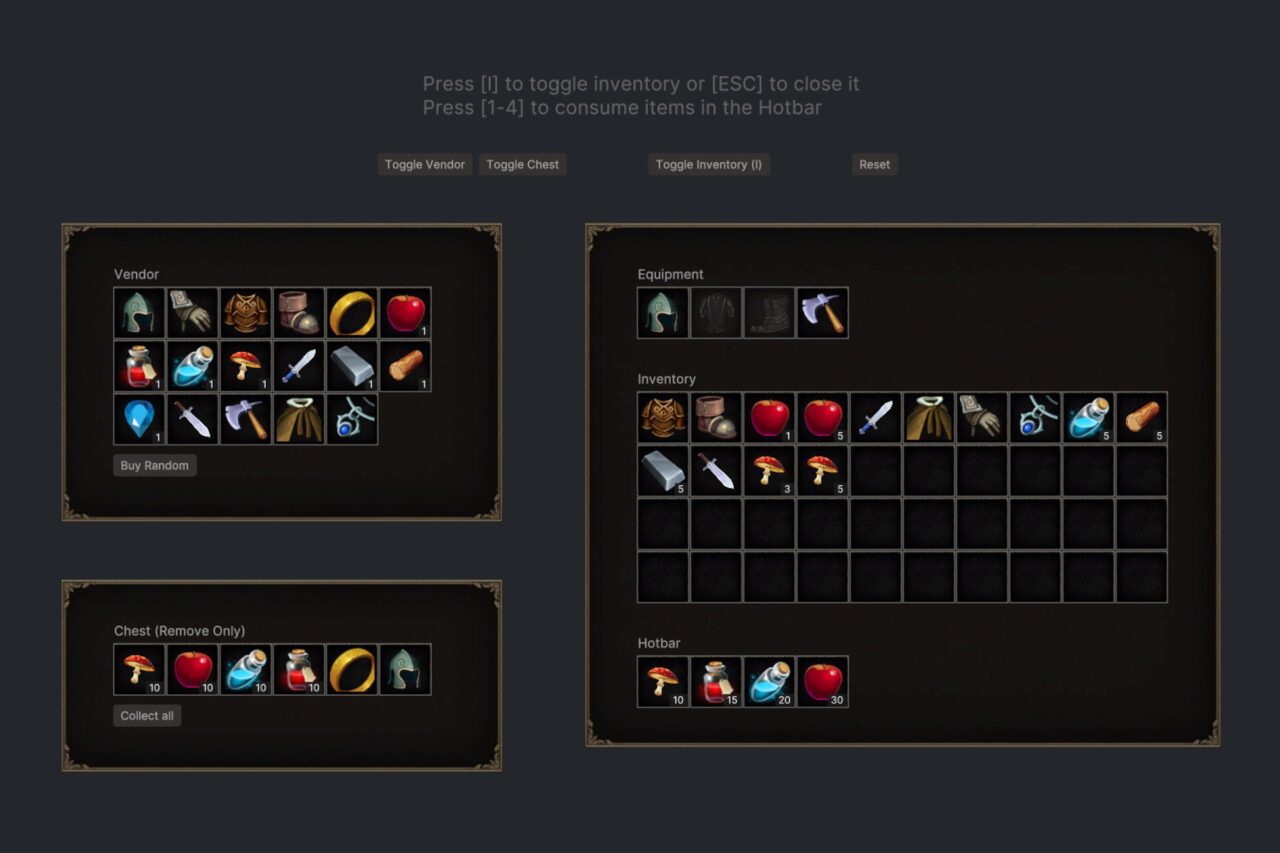Toggle the Vendor window

tap(424, 164)
